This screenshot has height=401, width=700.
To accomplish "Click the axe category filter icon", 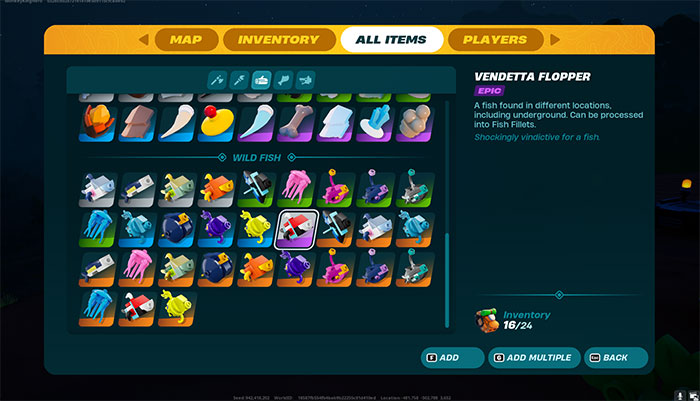I will [x=214, y=78].
